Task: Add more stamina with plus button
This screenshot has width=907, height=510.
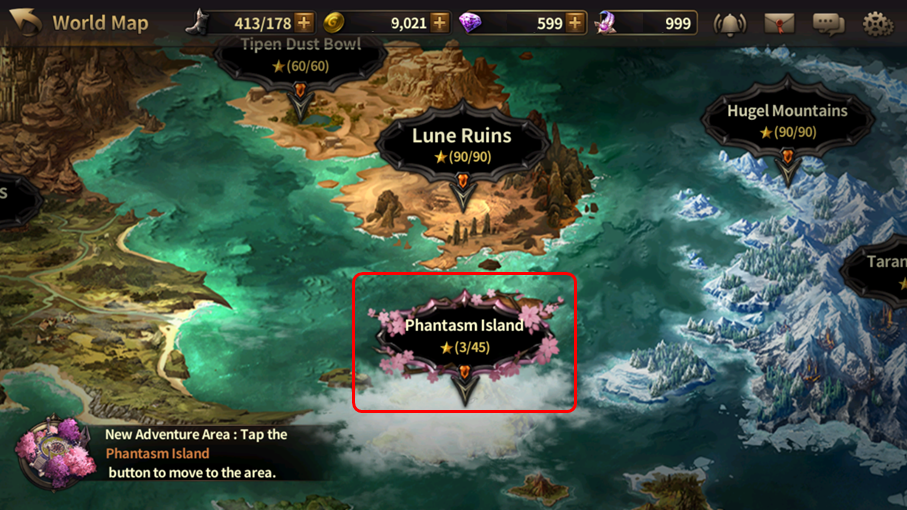Action: (x=304, y=23)
